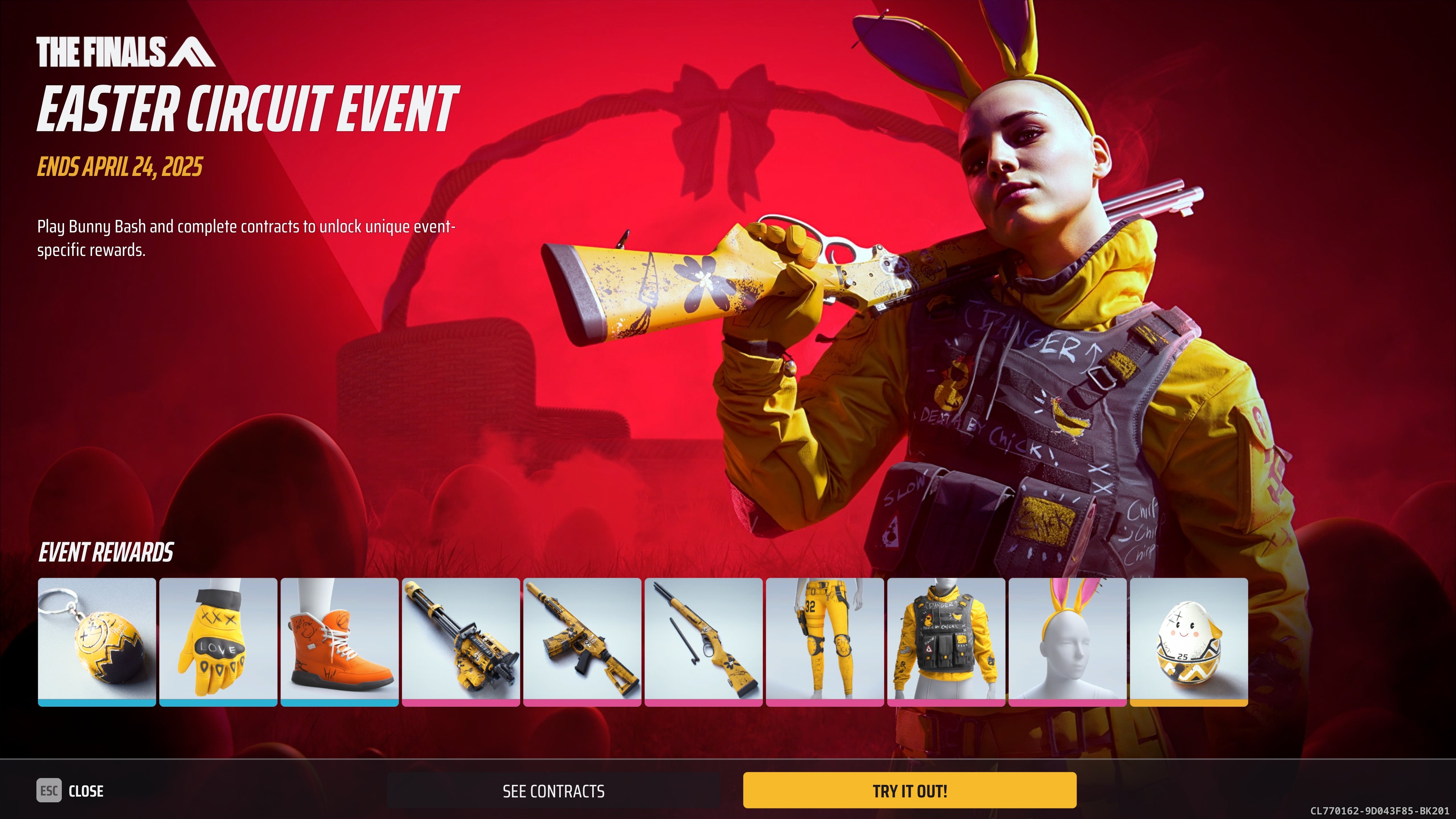
Task: Close the Easter Circuit Event screen
Action: point(70,791)
